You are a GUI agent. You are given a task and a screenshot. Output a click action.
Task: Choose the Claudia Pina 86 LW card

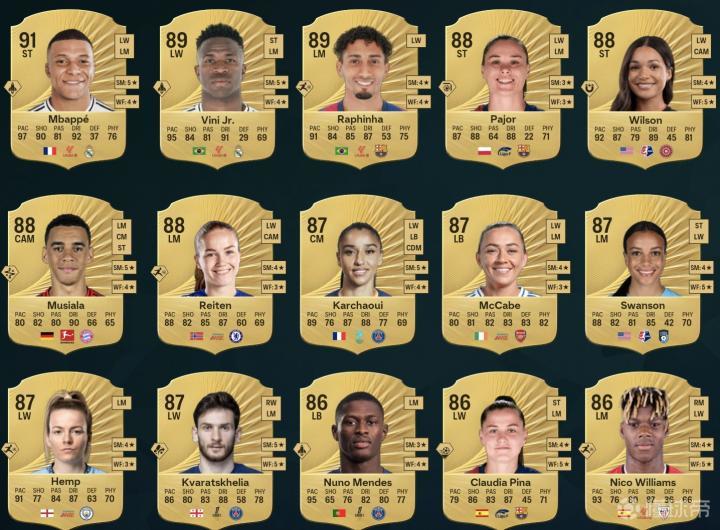point(503,448)
